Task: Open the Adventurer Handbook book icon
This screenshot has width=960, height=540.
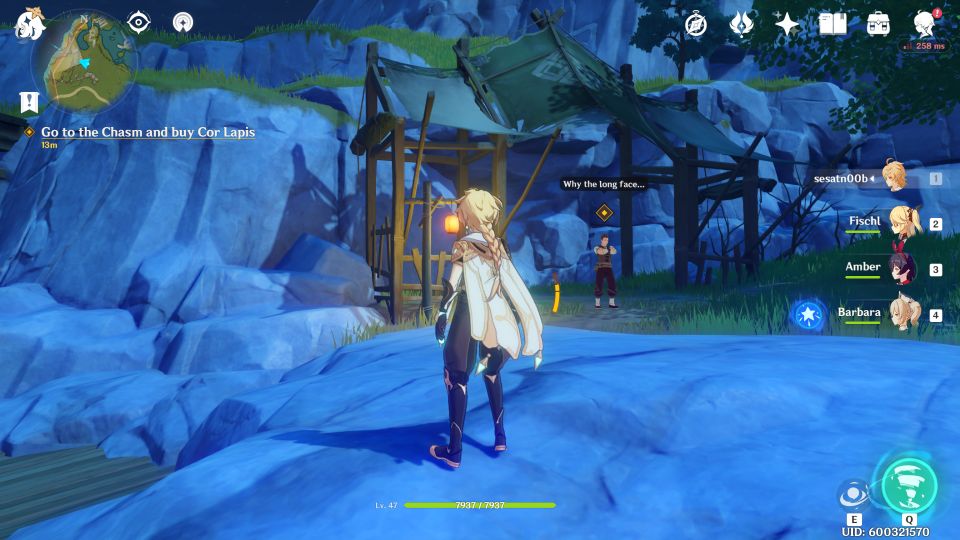Action: pos(832,24)
